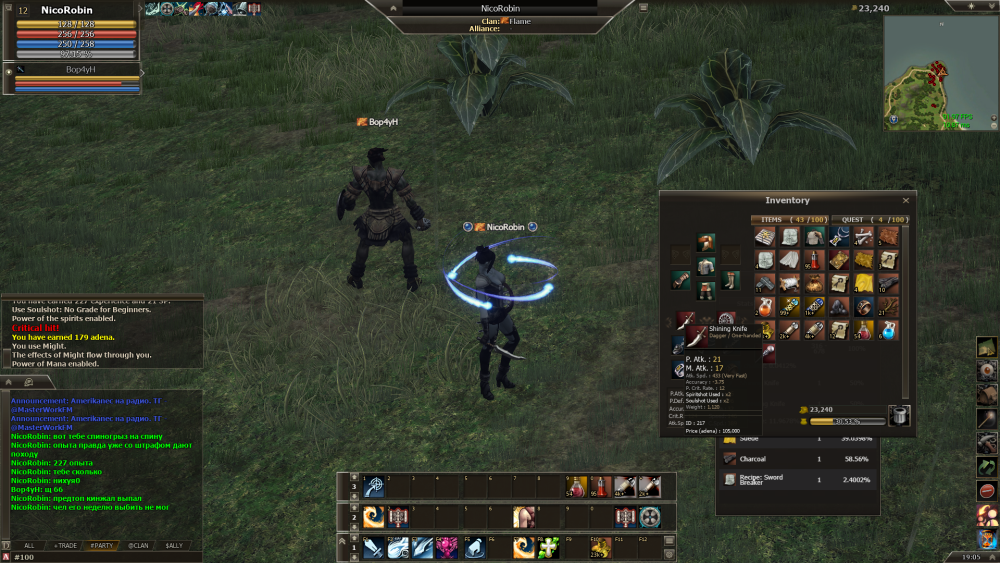Switch chat to the PARTY tab

(x=101, y=545)
